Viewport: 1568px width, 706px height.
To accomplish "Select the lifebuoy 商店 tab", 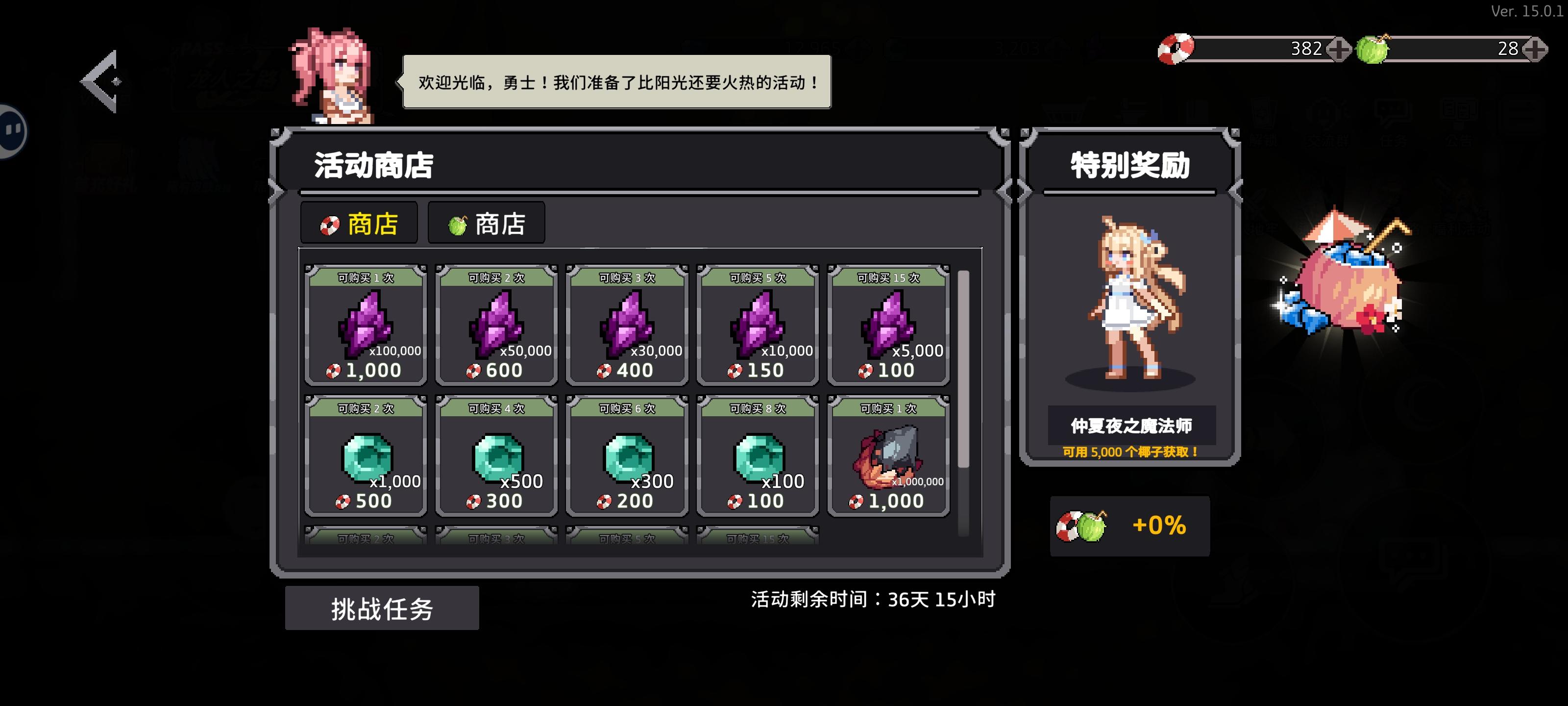I will pos(359,223).
